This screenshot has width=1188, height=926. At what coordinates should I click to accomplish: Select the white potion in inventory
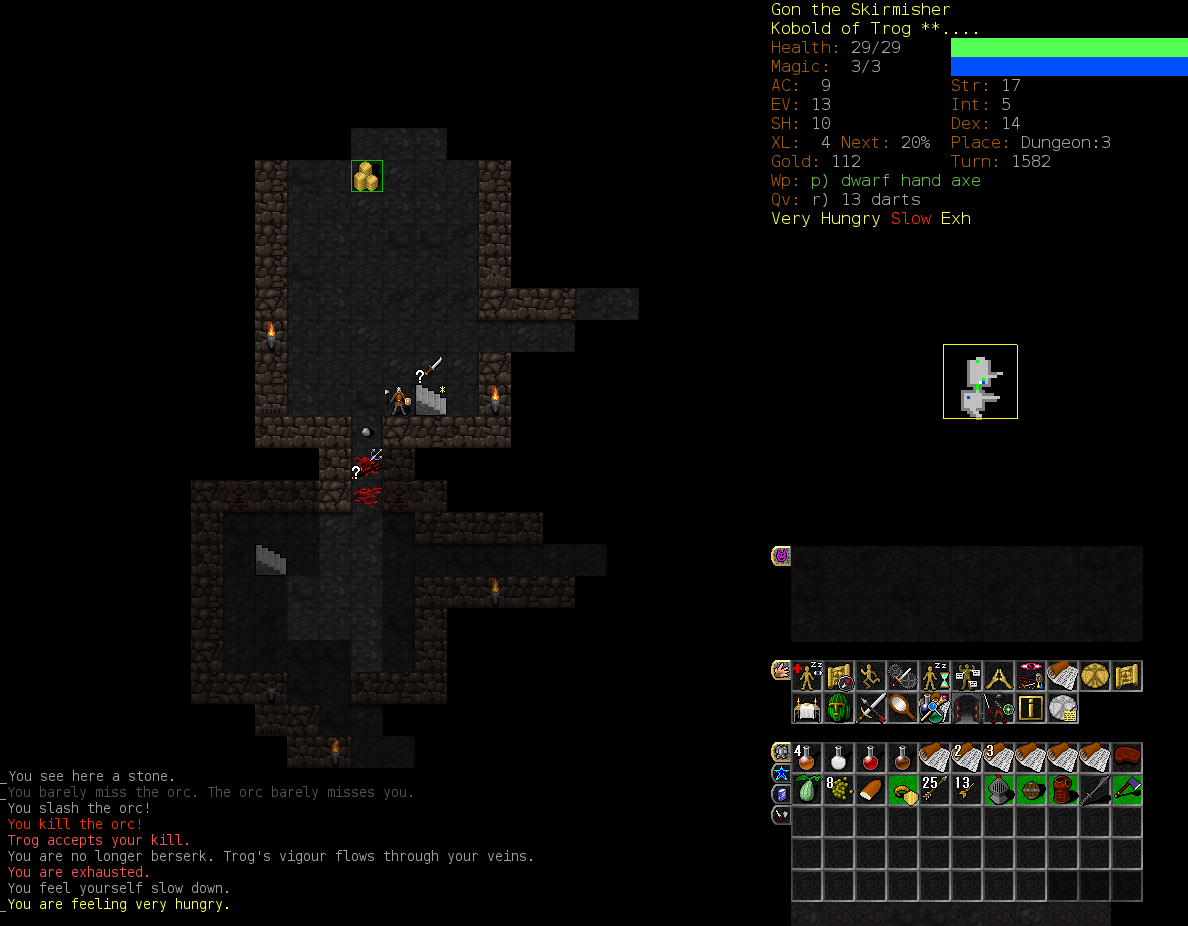point(839,758)
